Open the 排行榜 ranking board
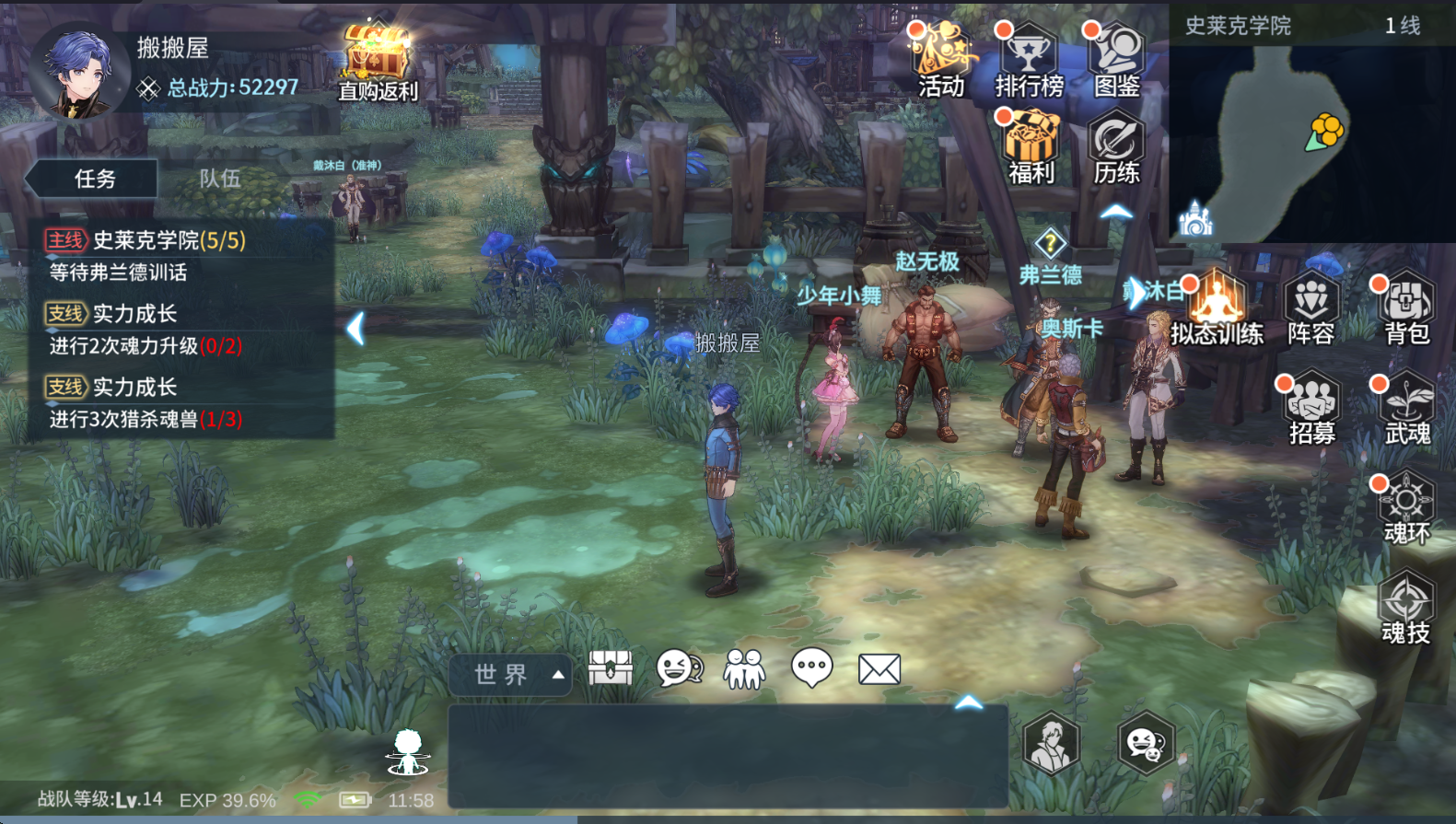 coord(1029,59)
